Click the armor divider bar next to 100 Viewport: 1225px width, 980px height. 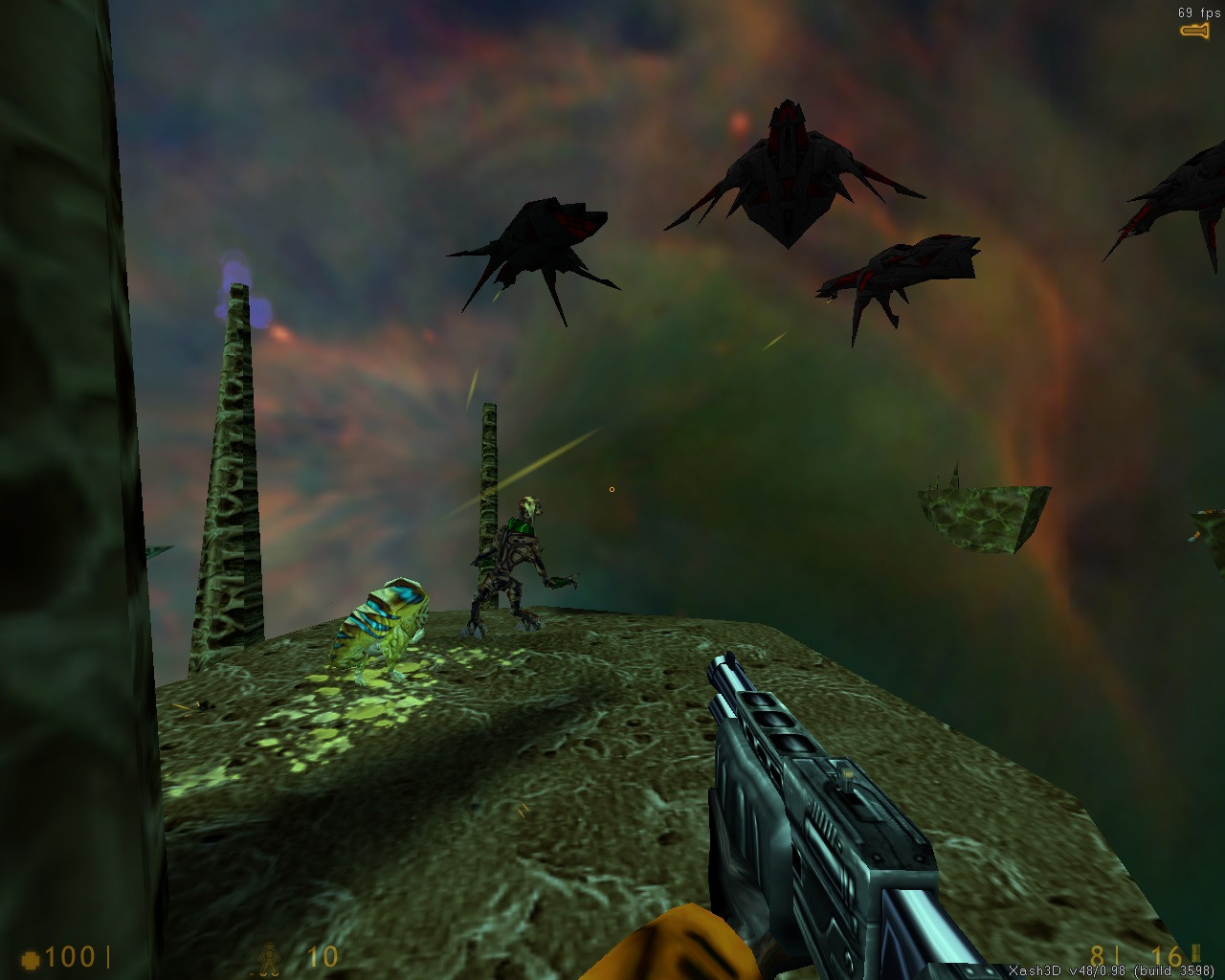tap(108, 956)
